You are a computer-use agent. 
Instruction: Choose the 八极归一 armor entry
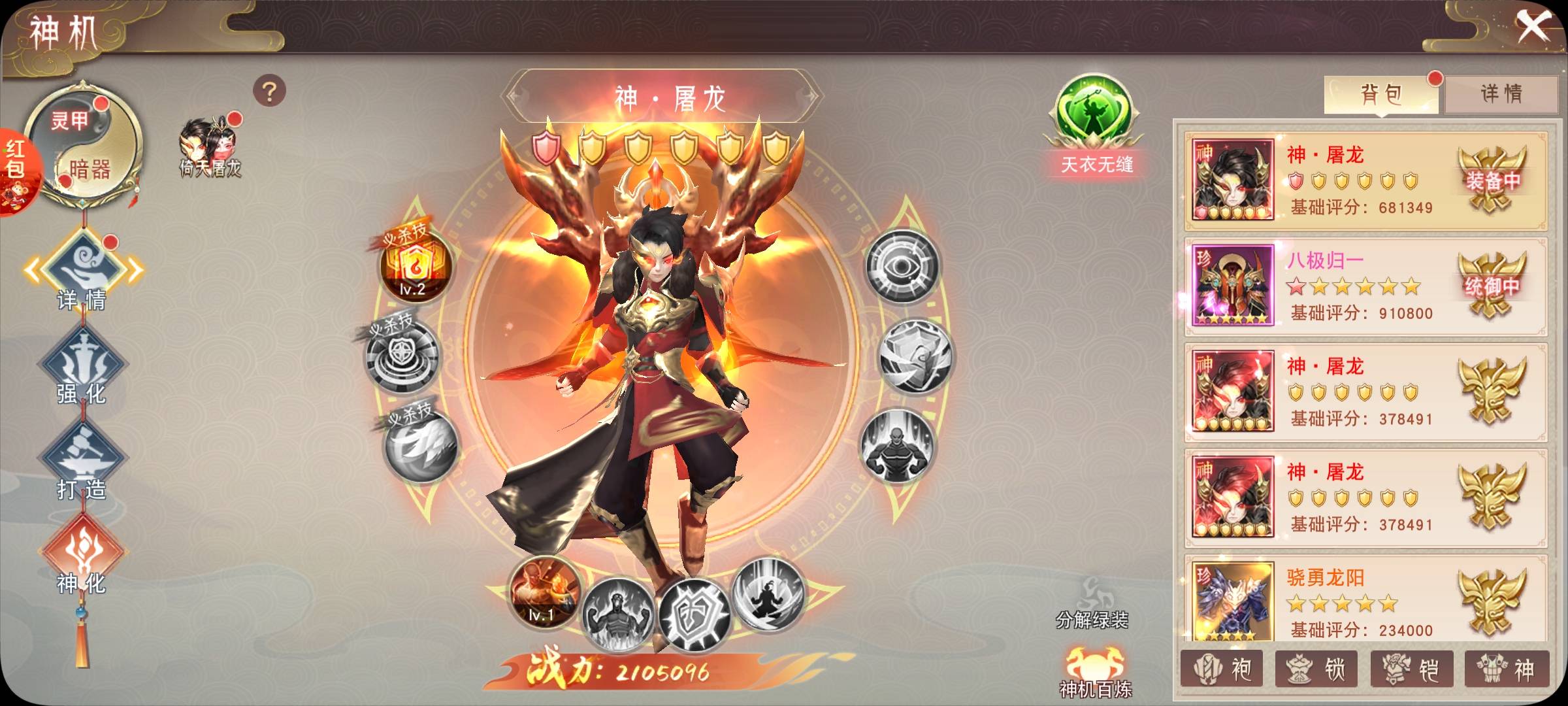(x=1365, y=286)
